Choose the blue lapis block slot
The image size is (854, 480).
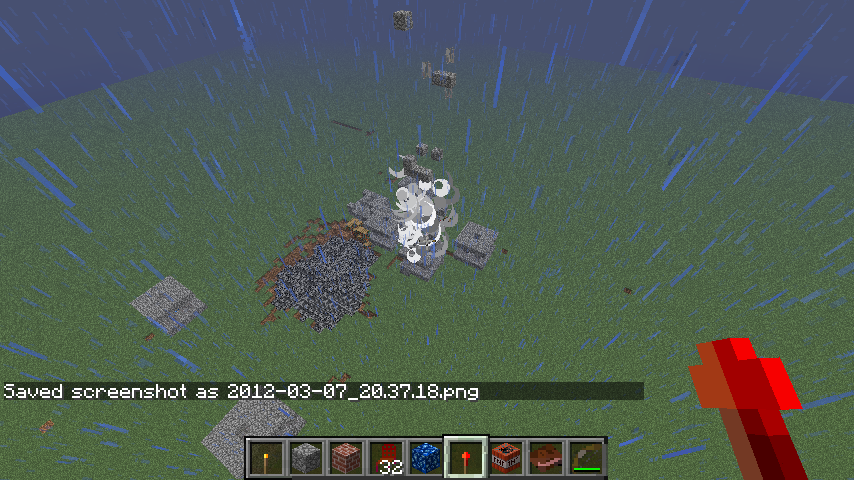[x=426, y=458]
